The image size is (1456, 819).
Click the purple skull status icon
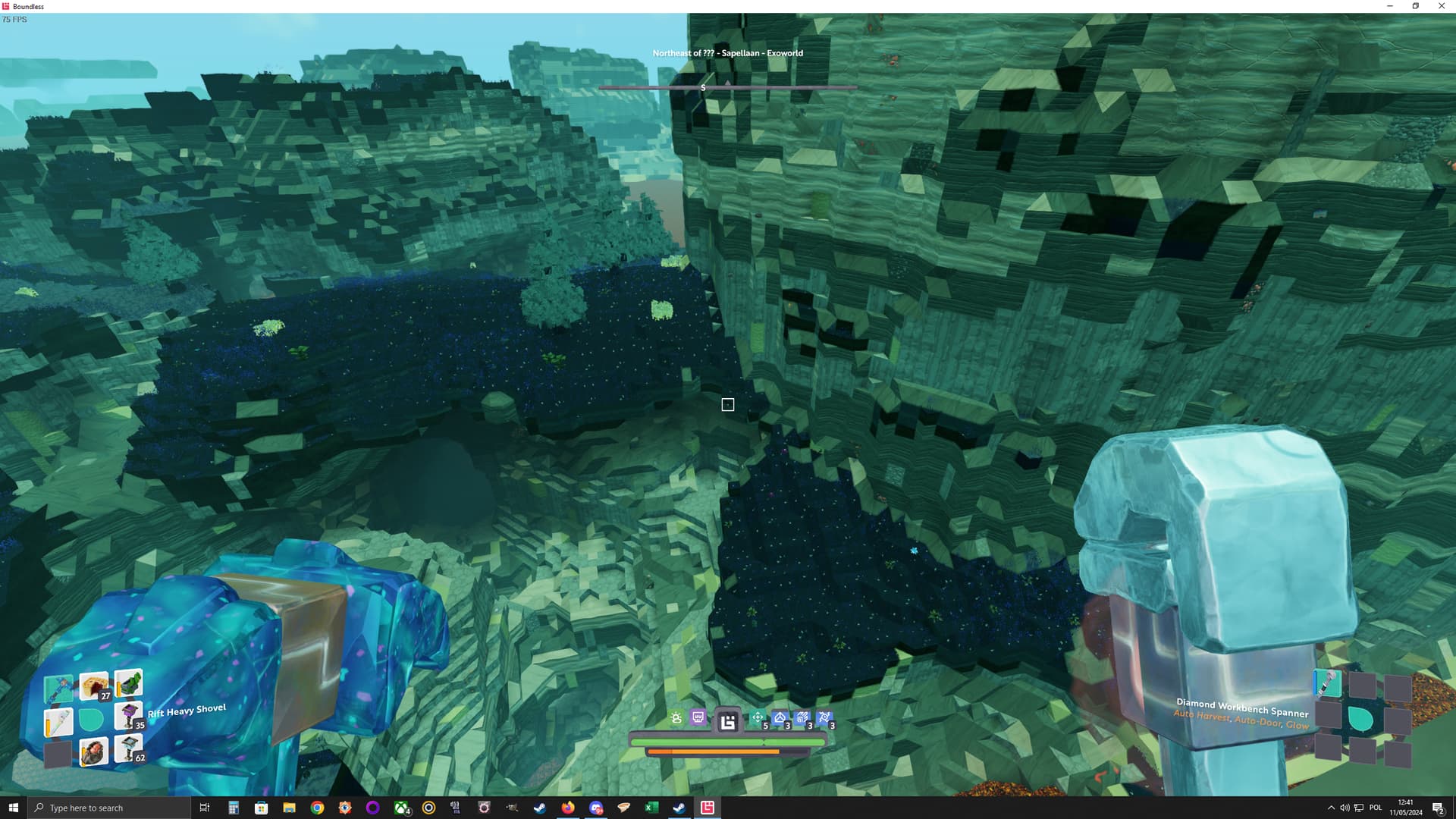[x=698, y=718]
